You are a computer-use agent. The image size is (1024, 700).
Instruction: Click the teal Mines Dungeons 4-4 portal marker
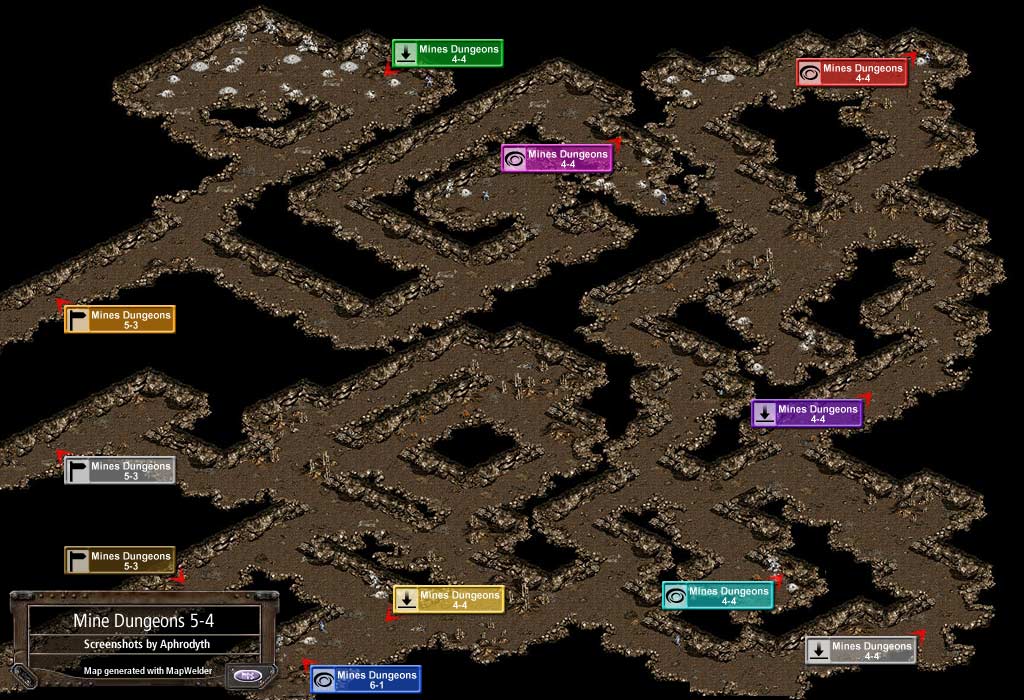tap(717, 595)
